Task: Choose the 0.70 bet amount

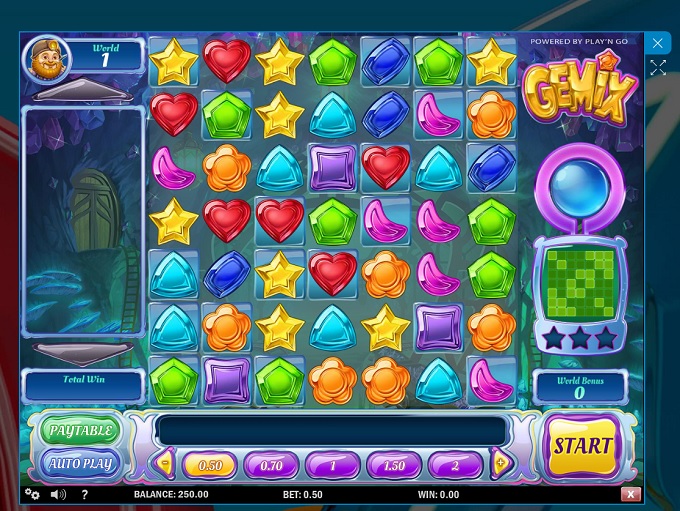Action: pos(271,465)
